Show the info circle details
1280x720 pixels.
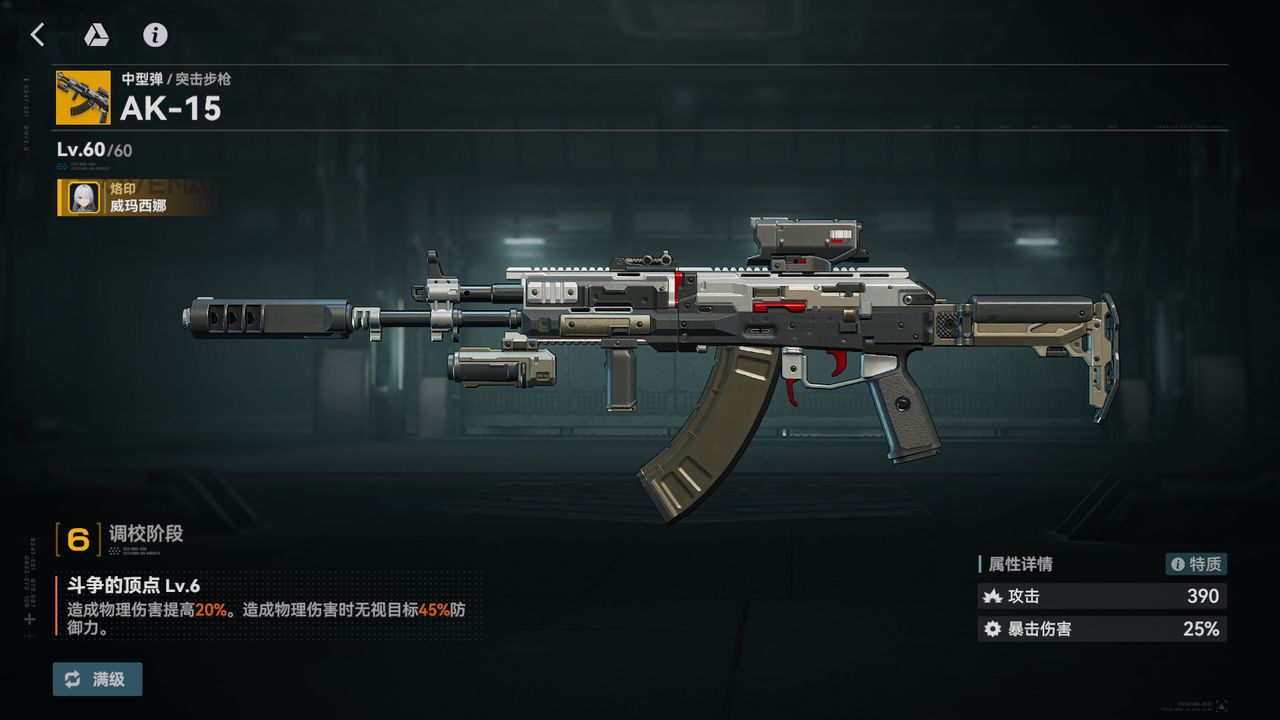coord(155,35)
